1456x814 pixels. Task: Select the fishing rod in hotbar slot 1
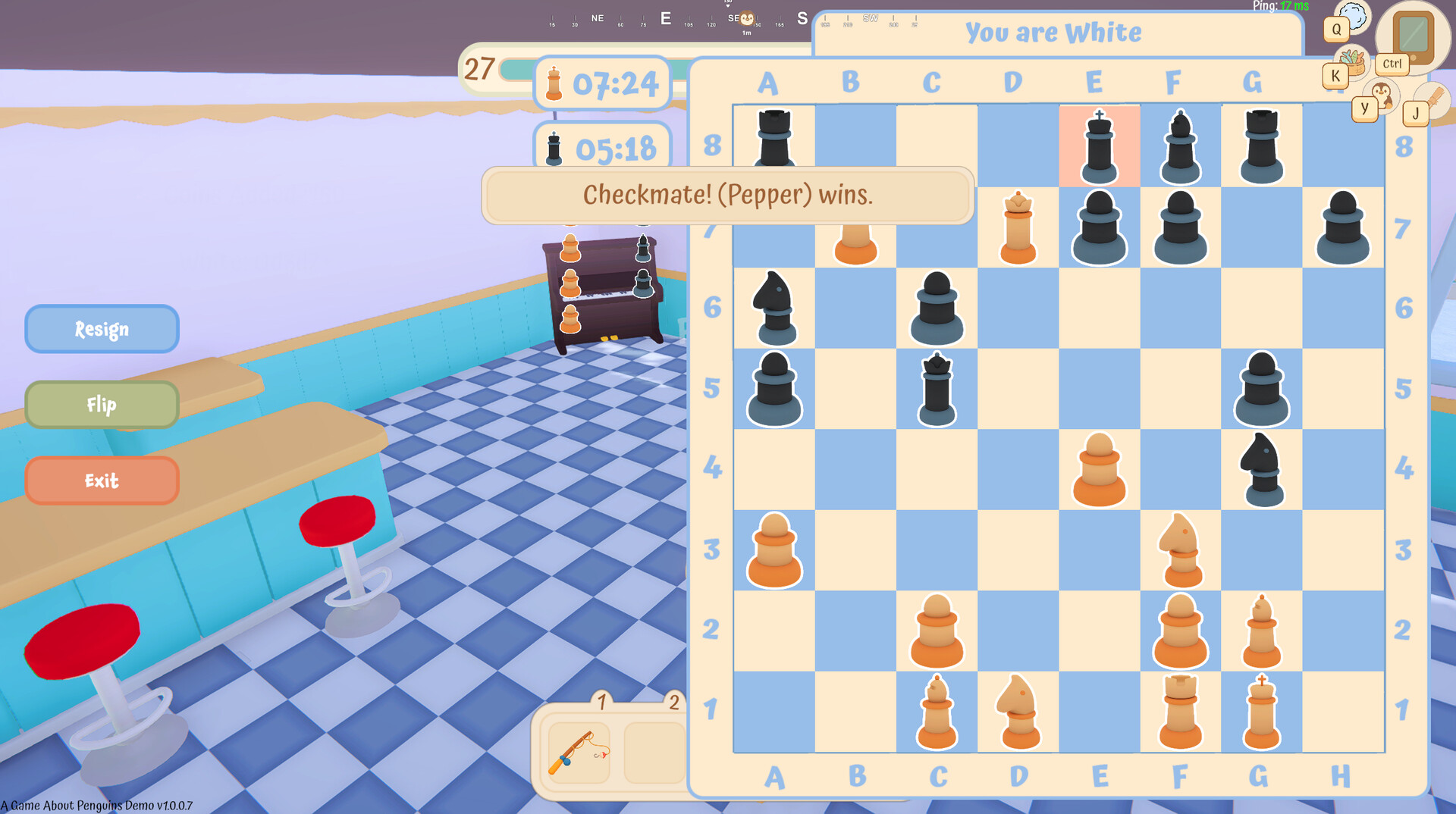[578, 750]
